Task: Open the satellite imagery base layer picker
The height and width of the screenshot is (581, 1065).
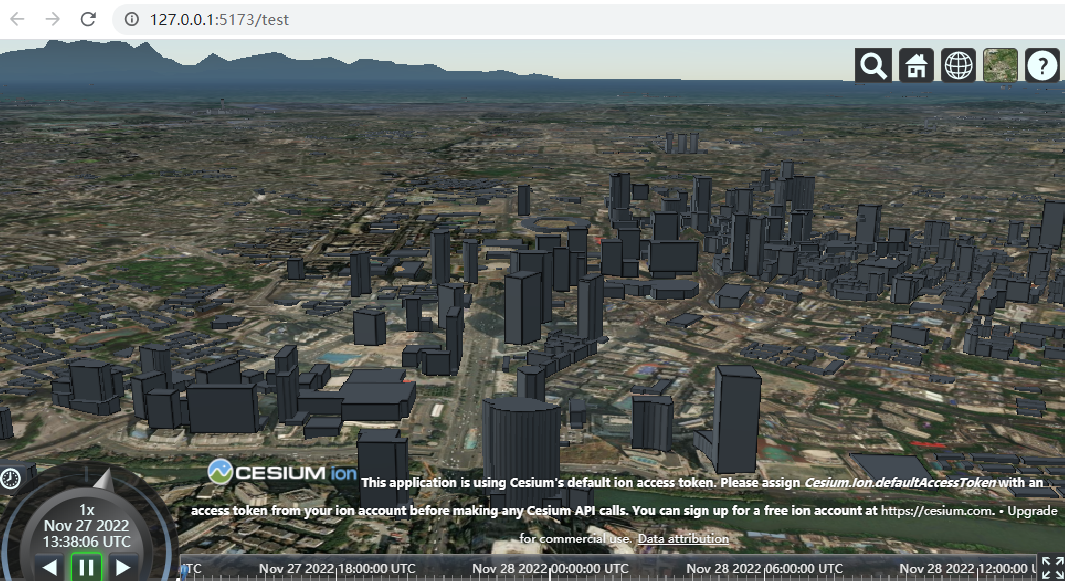Action: click(x=1001, y=66)
